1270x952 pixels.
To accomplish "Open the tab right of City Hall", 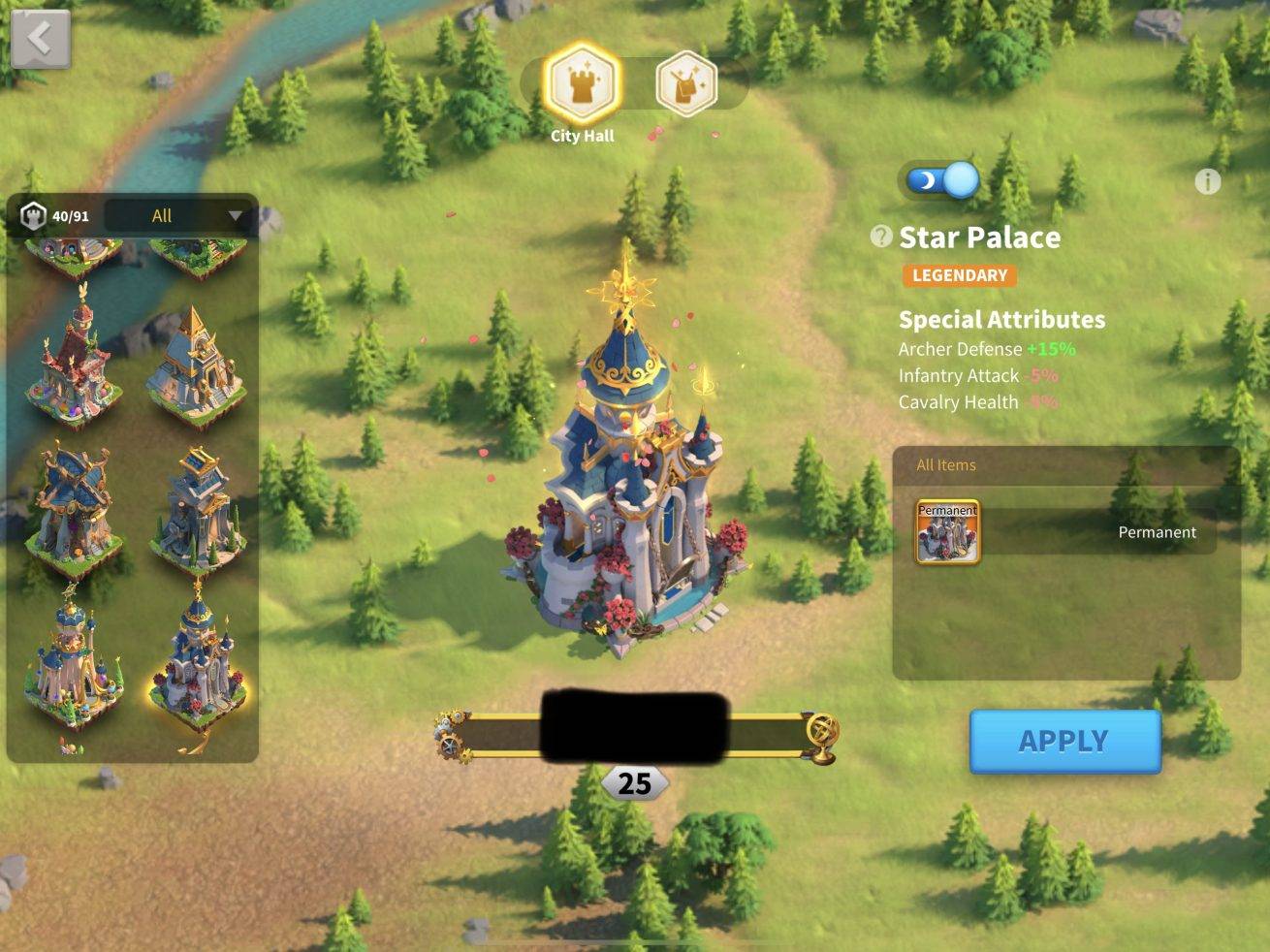I will click(x=686, y=84).
